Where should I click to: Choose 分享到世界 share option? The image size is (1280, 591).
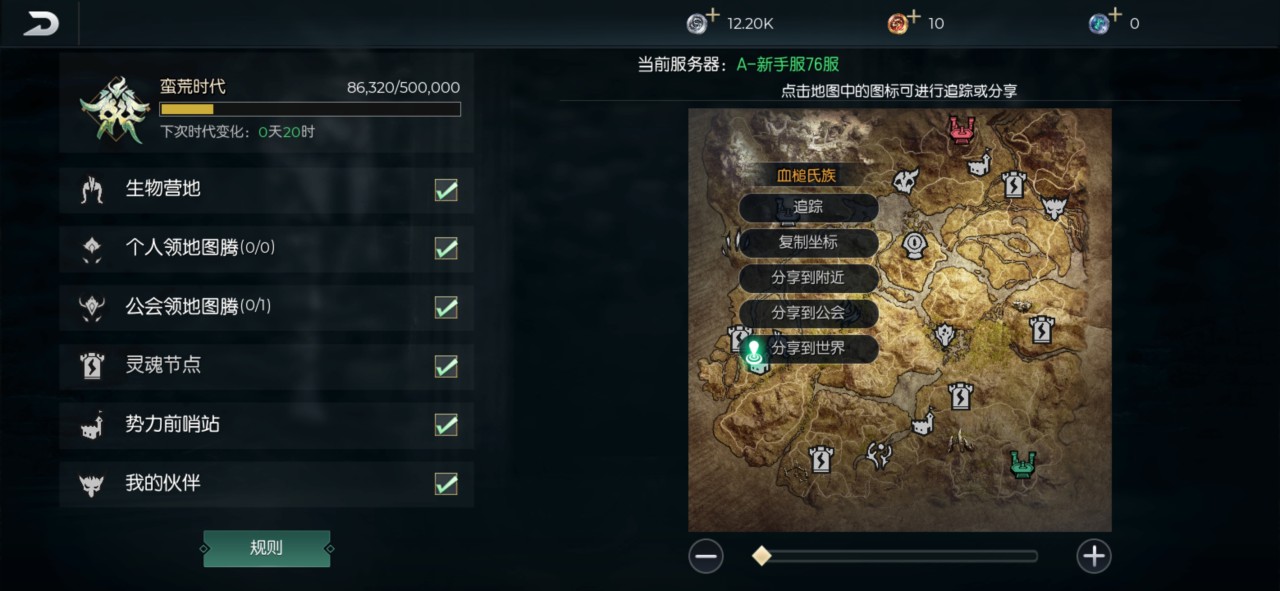808,349
